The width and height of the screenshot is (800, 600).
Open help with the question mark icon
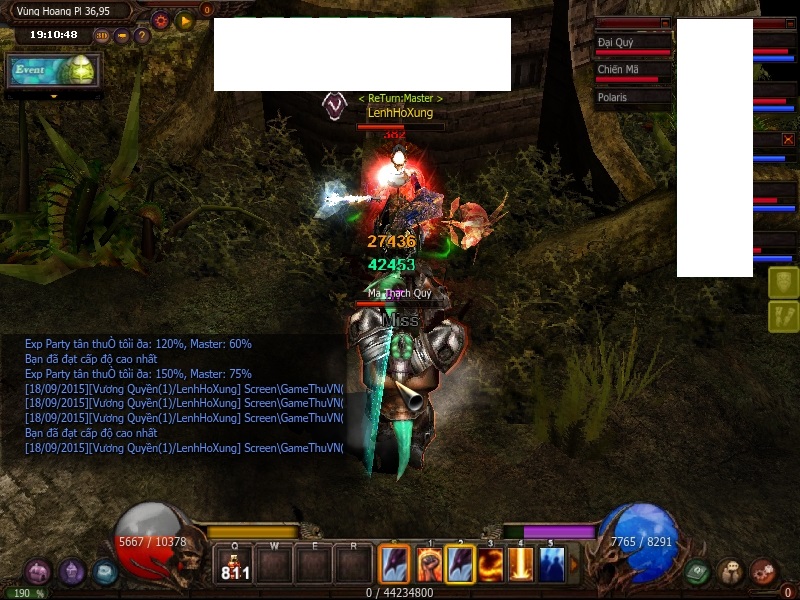point(142,36)
